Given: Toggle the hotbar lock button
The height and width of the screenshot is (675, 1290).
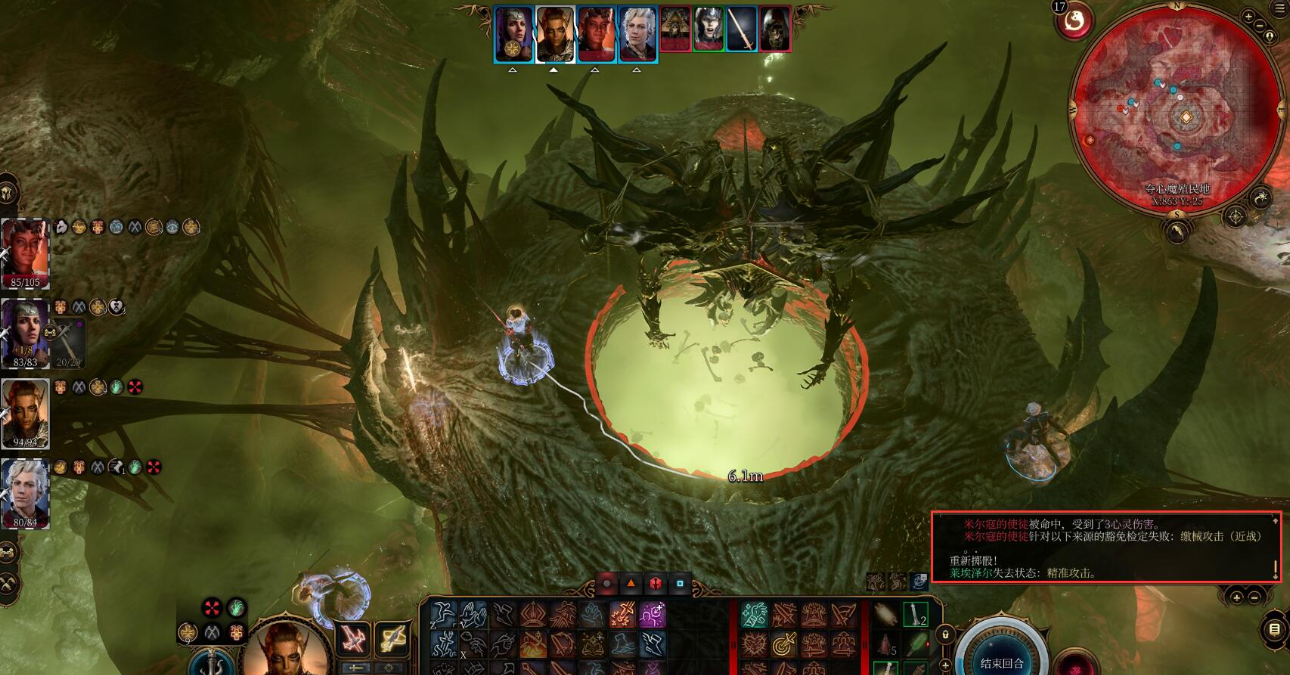Looking at the screenshot, I should (944, 634).
